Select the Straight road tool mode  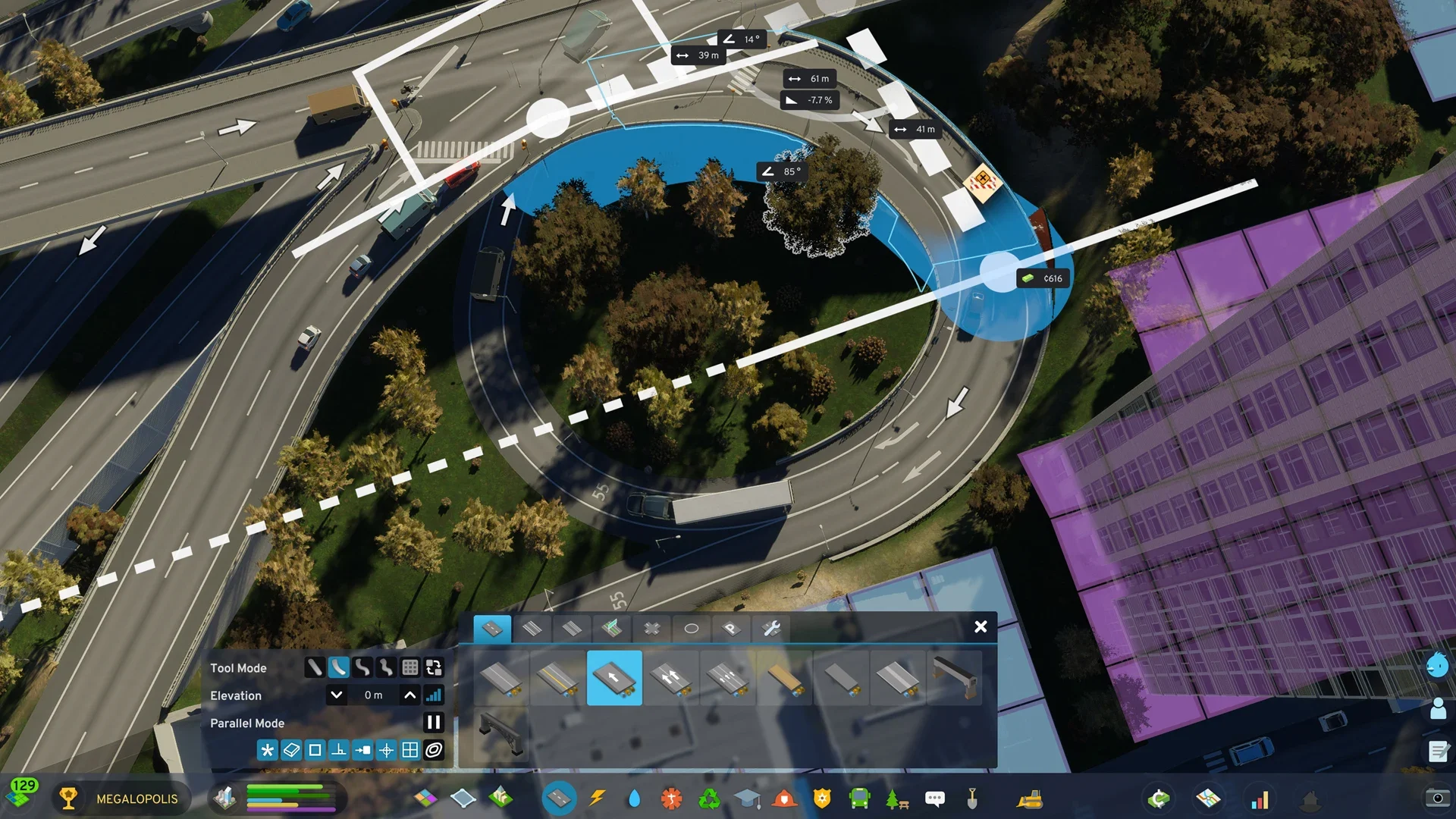coord(313,668)
